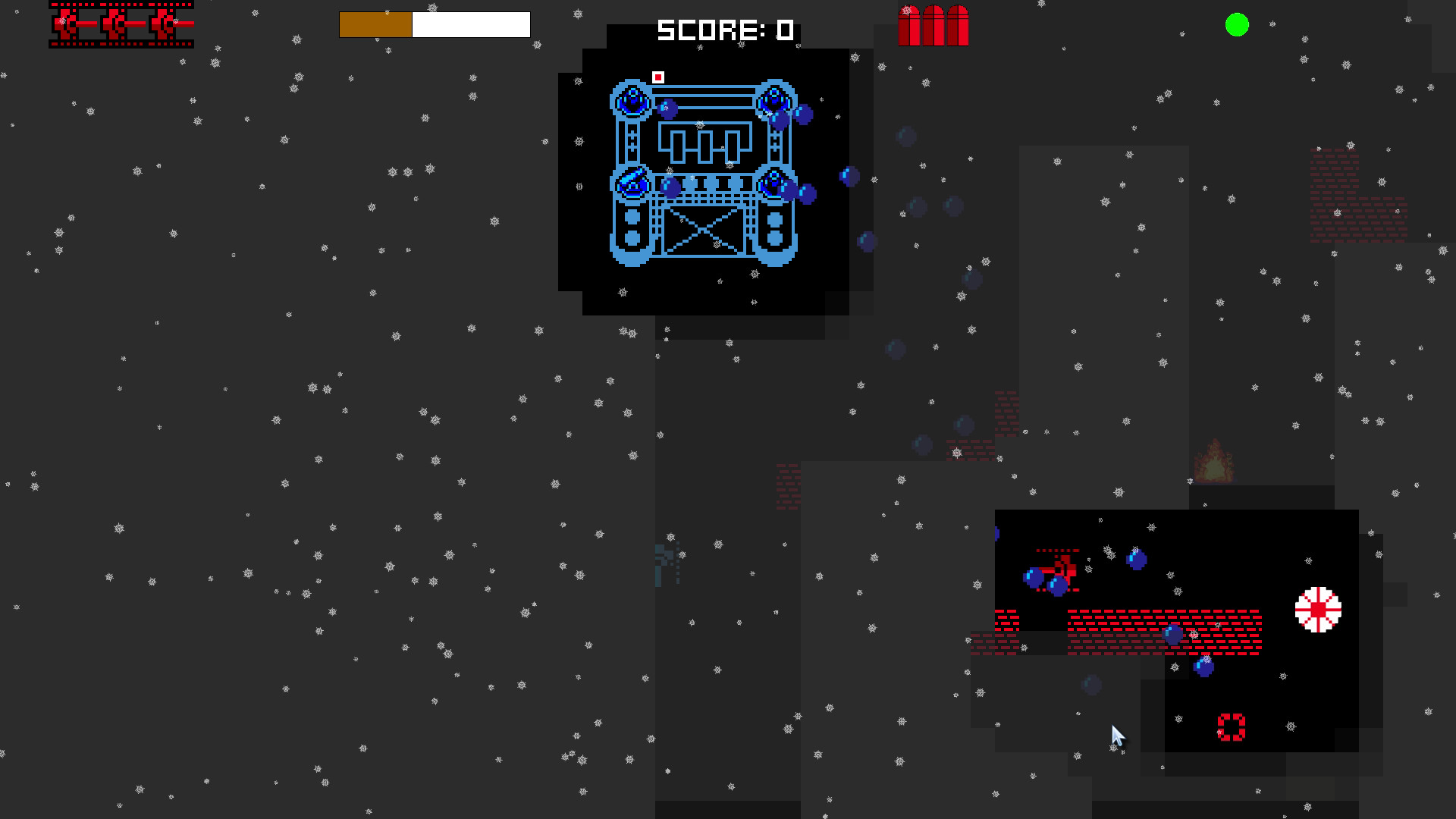Click the small red square above the boss
The image size is (1456, 819).
click(x=657, y=77)
